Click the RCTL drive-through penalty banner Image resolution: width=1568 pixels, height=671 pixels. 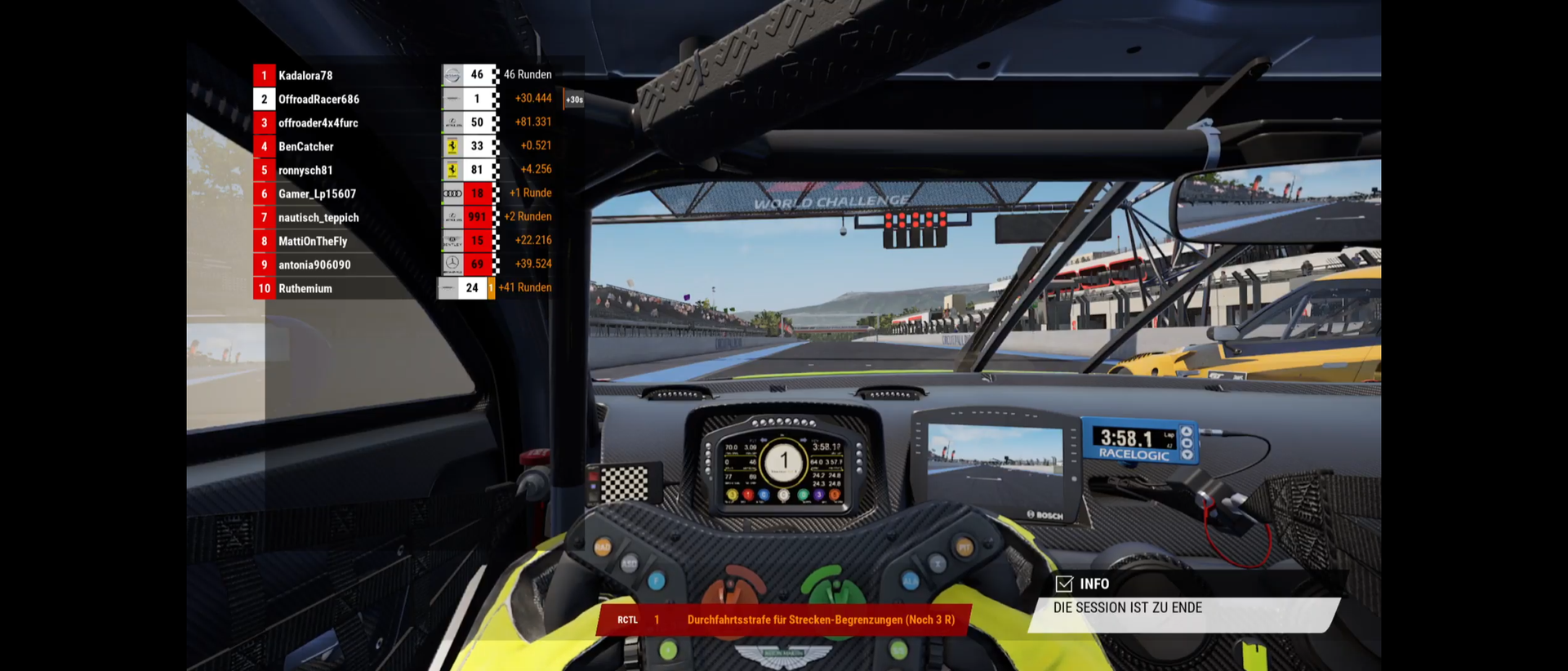click(x=784, y=620)
